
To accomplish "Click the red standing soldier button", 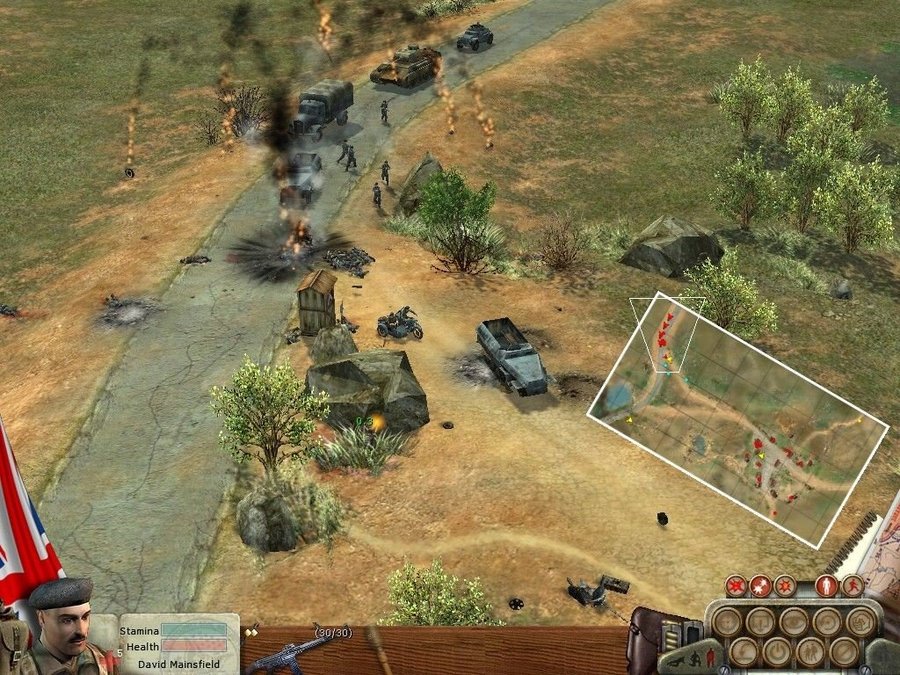I will (x=827, y=586).
